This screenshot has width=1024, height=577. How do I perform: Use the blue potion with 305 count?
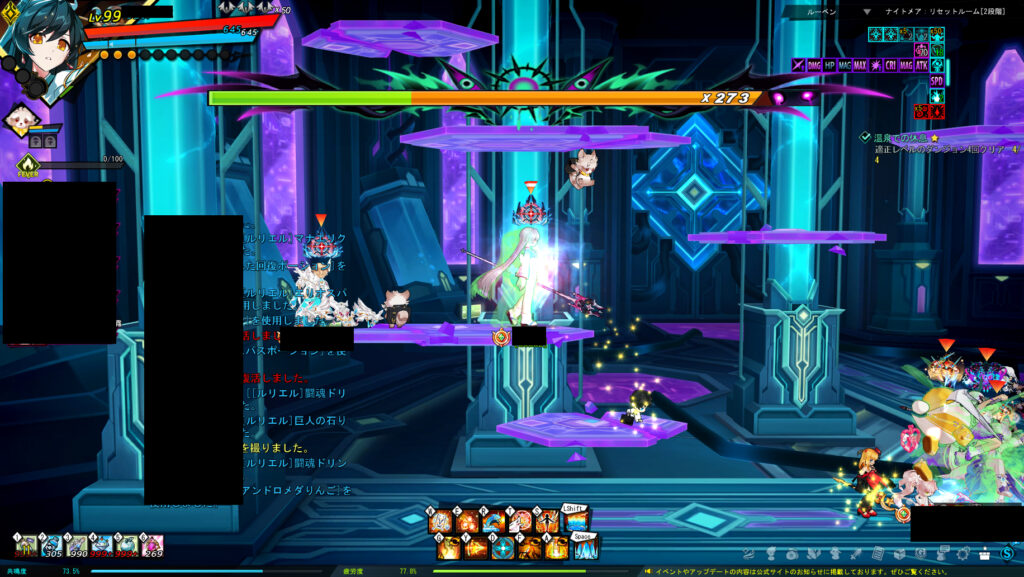click(x=52, y=545)
